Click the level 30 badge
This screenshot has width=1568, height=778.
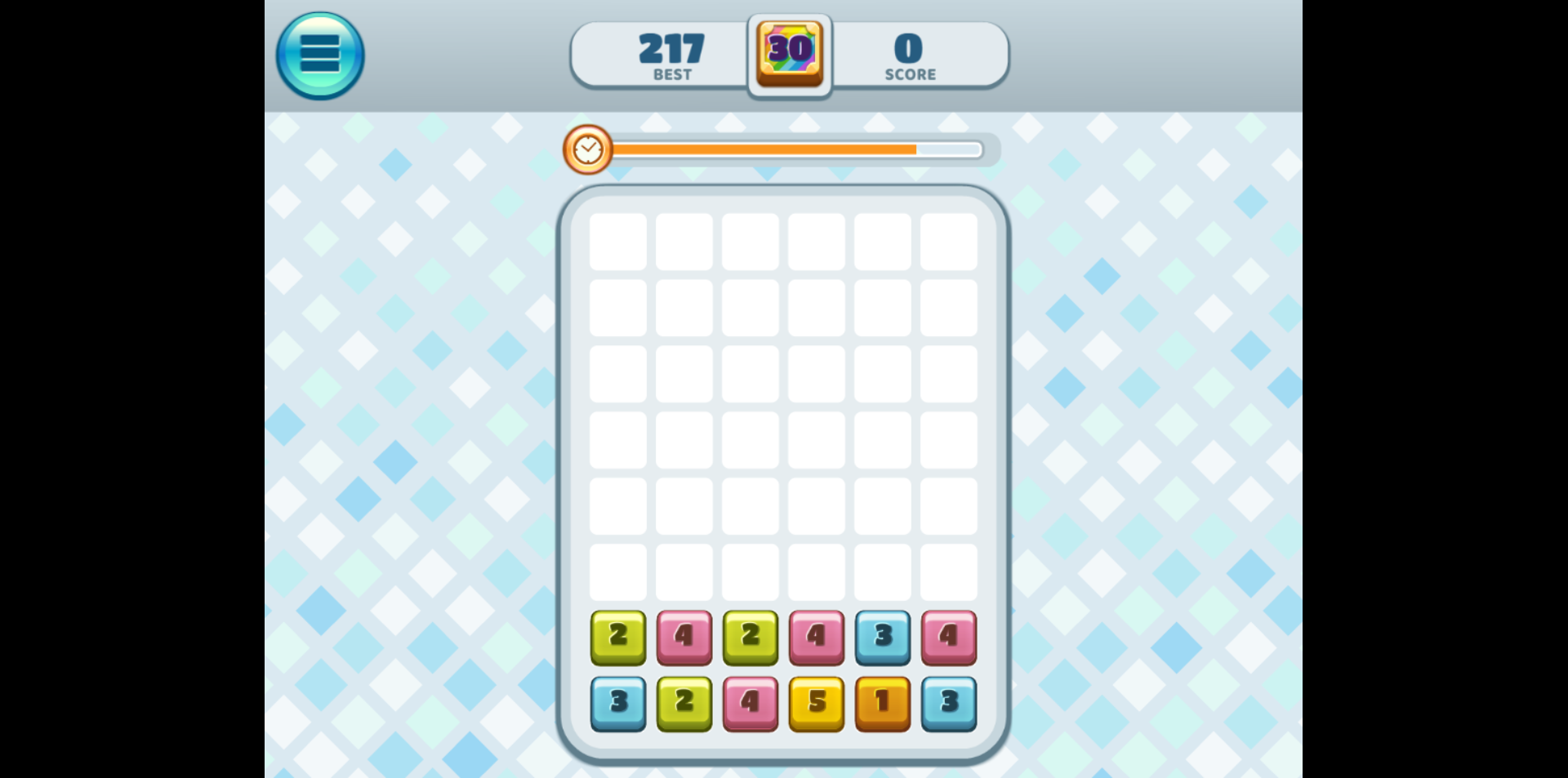[x=788, y=53]
